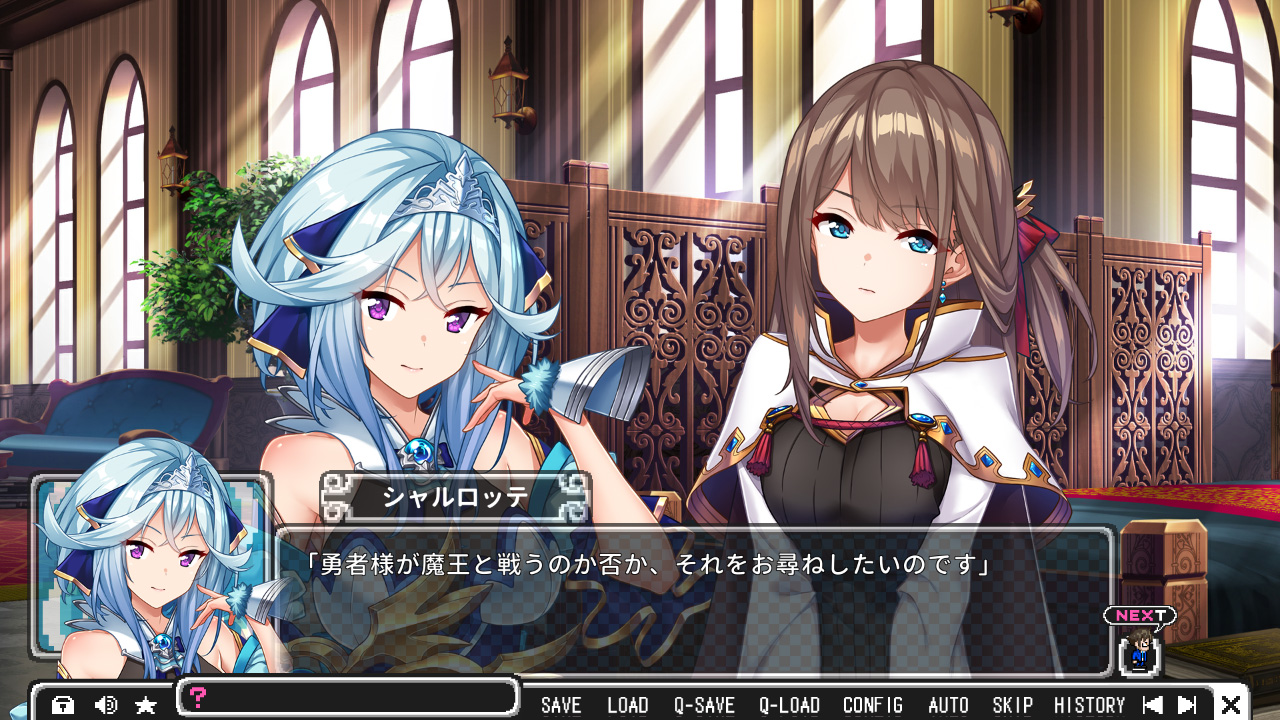Screen dimensions: 1280x720
Task: Open the CONFIG settings
Action: coord(873,705)
